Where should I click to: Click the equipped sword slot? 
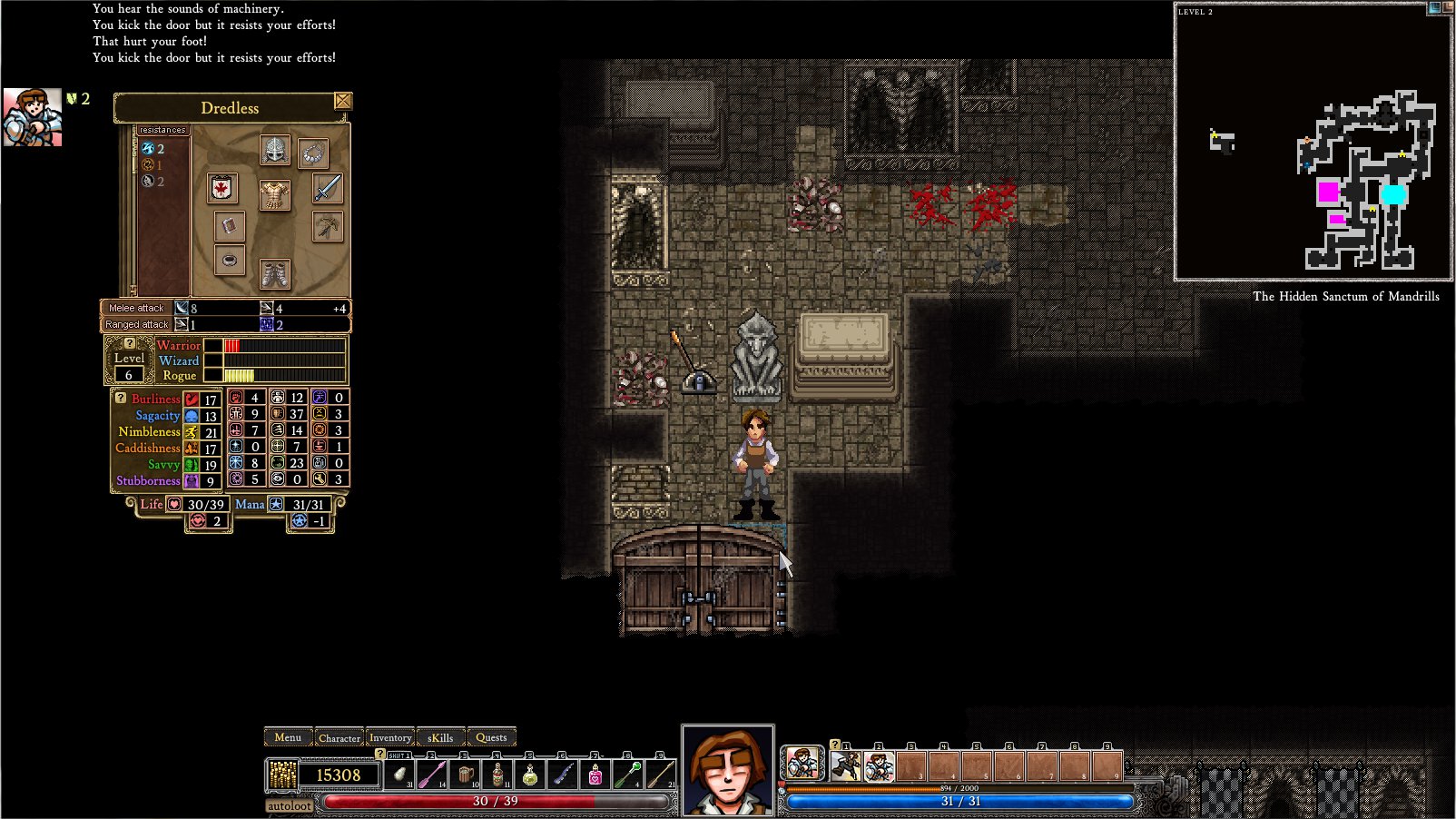(327, 188)
